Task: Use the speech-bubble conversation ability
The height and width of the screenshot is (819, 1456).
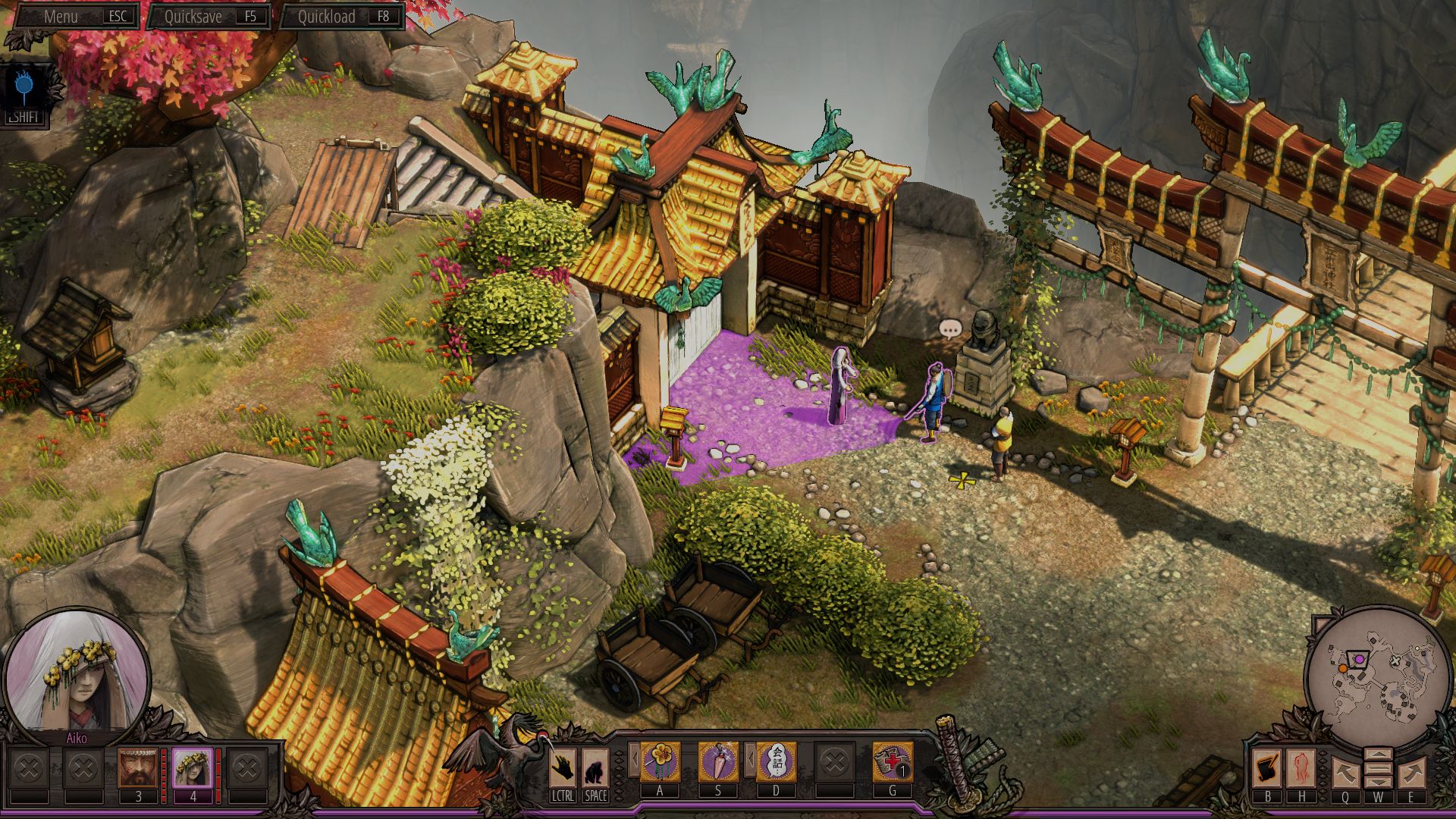Action: pyautogui.click(x=776, y=761)
